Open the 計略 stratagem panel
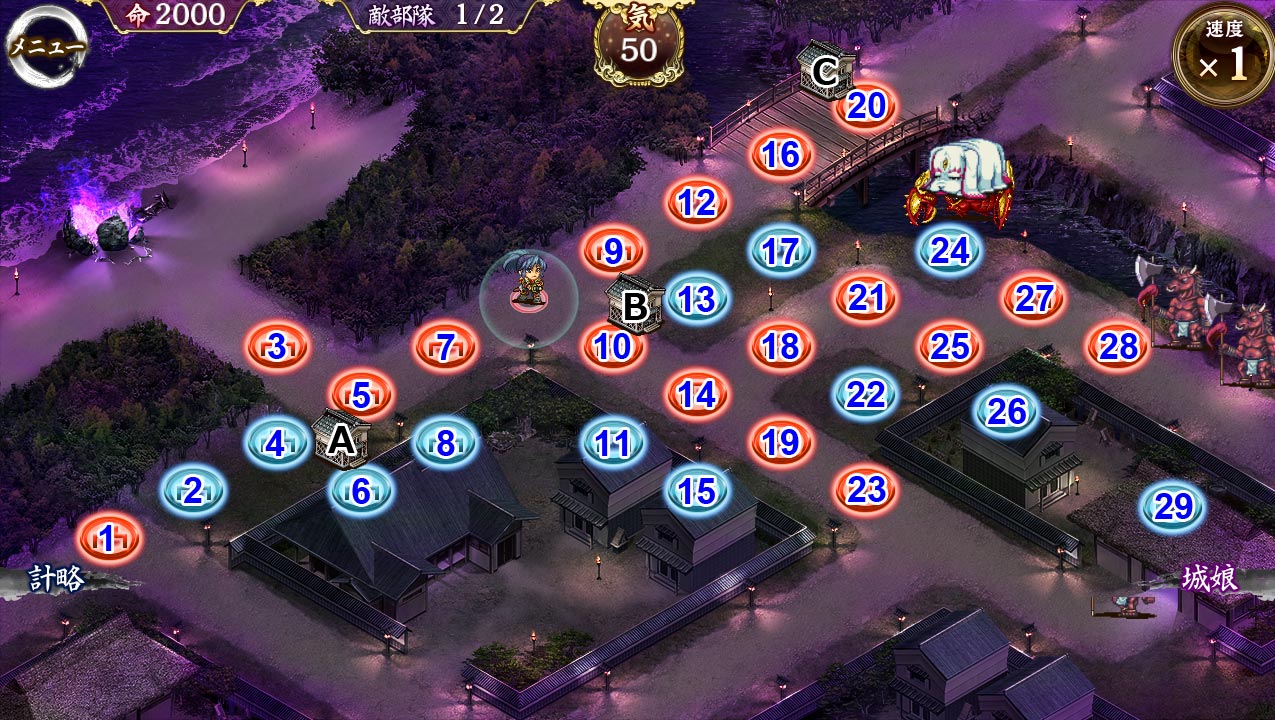1275x720 pixels. click(x=57, y=580)
